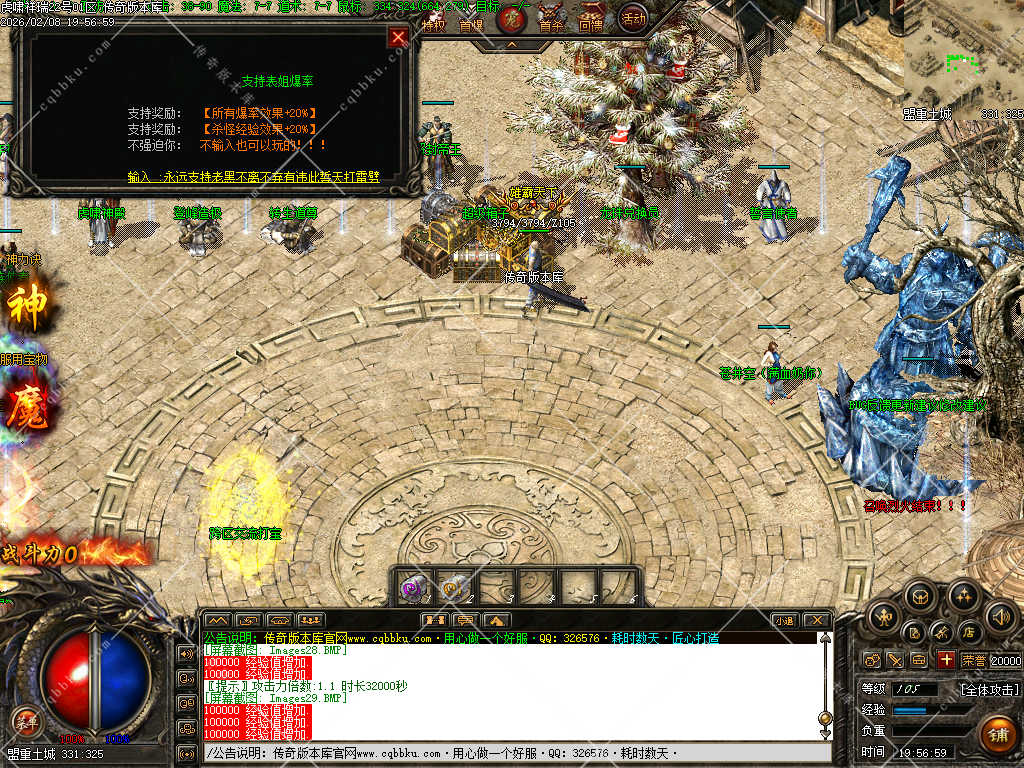This screenshot has height=768, width=1024.
Task: Open the 特权 privilege menu
Action: tap(433, 26)
